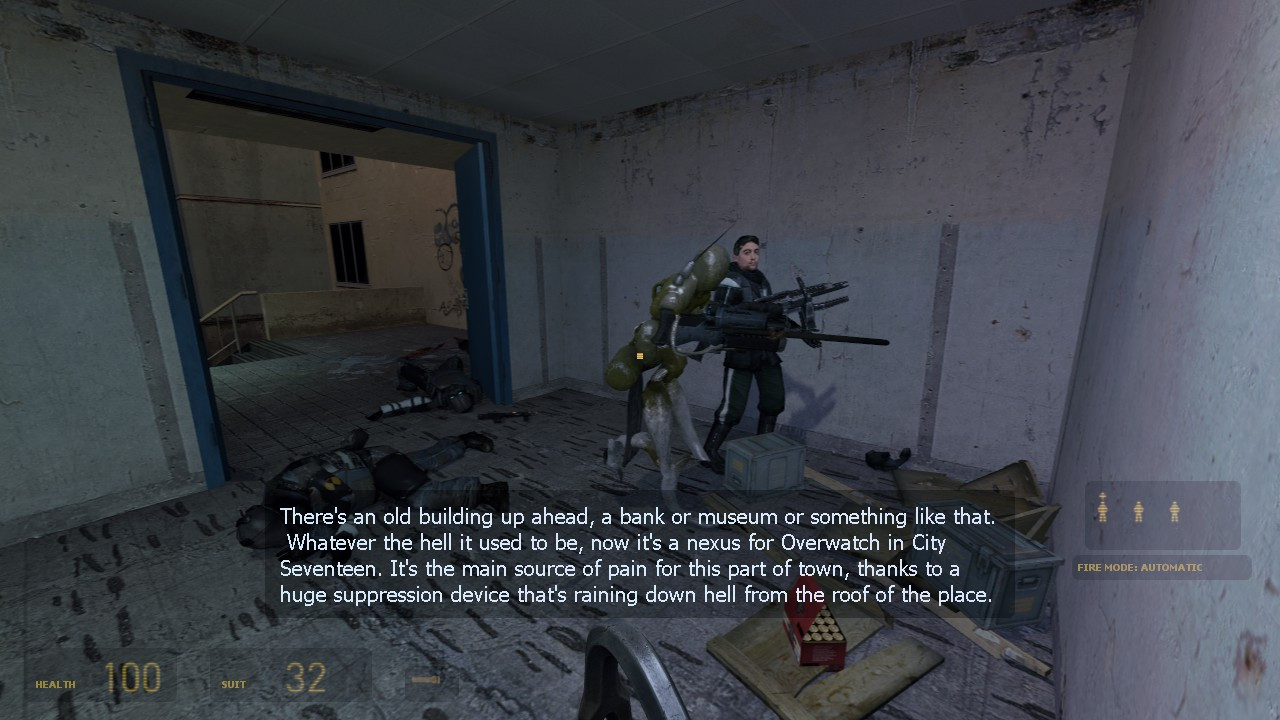The height and width of the screenshot is (720, 1280).
Task: Click the suit value reading 32
Action: [x=303, y=678]
